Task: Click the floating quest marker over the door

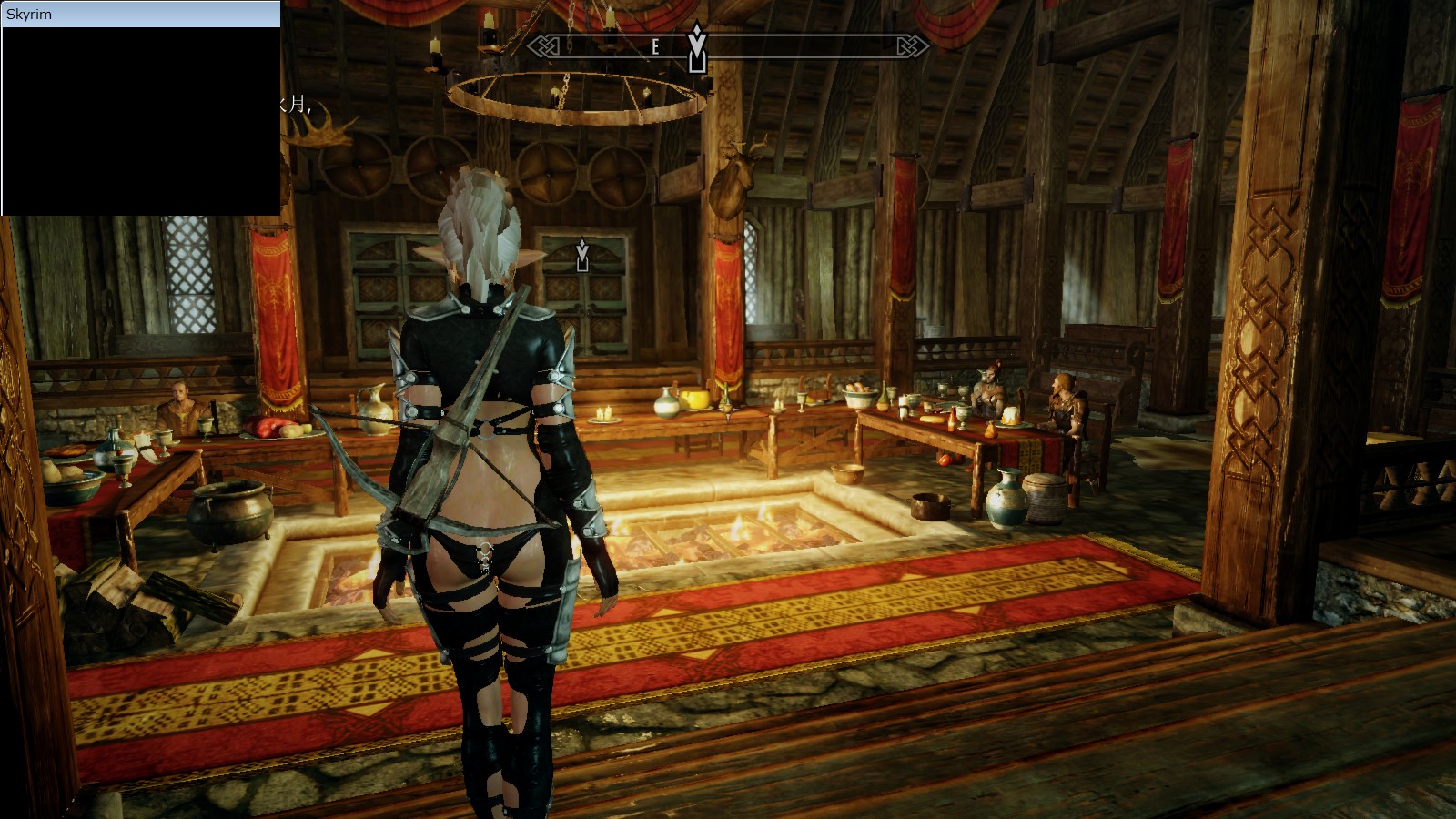Action: (582, 256)
